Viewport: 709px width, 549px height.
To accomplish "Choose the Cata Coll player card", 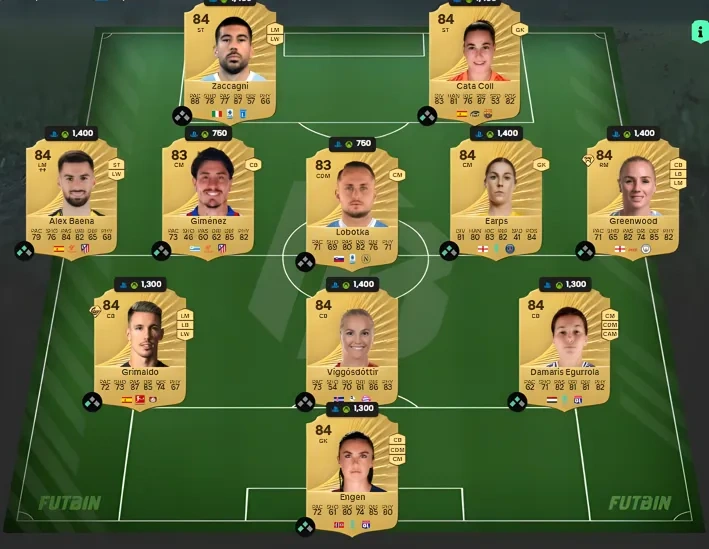I will coord(475,58).
